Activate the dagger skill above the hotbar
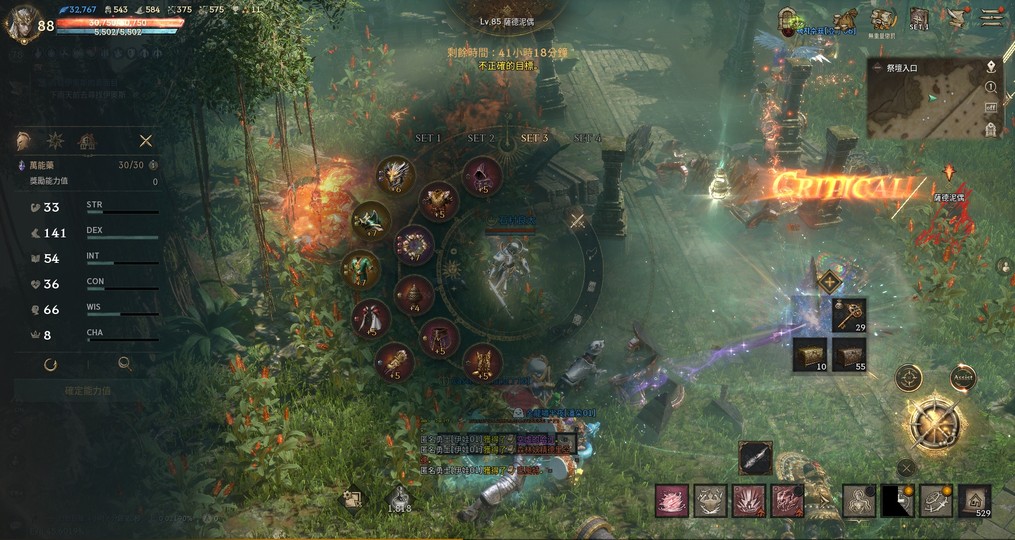Viewport: 1015px width, 540px height. click(x=755, y=458)
